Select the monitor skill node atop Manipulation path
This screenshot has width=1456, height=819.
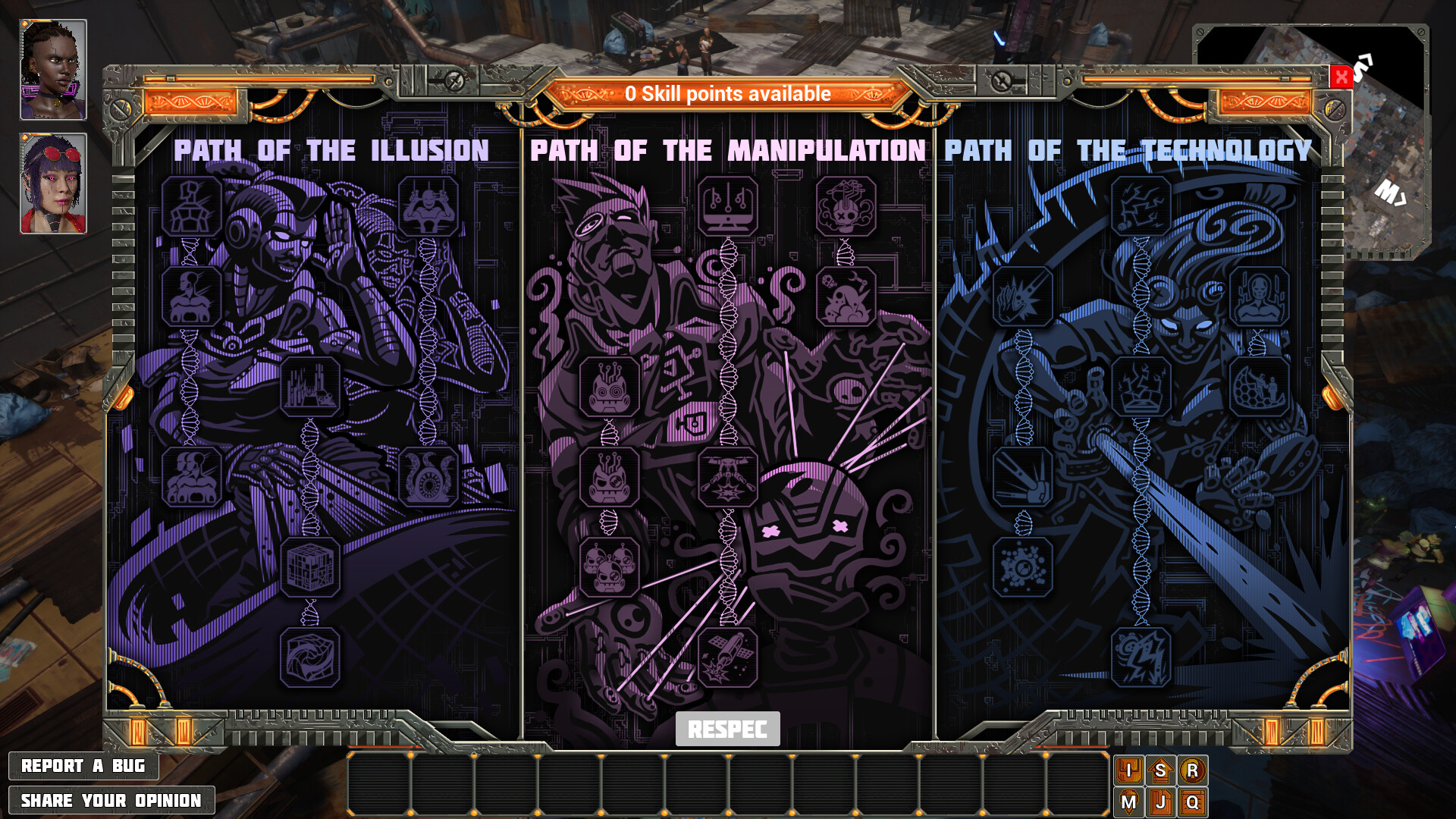coord(726,205)
